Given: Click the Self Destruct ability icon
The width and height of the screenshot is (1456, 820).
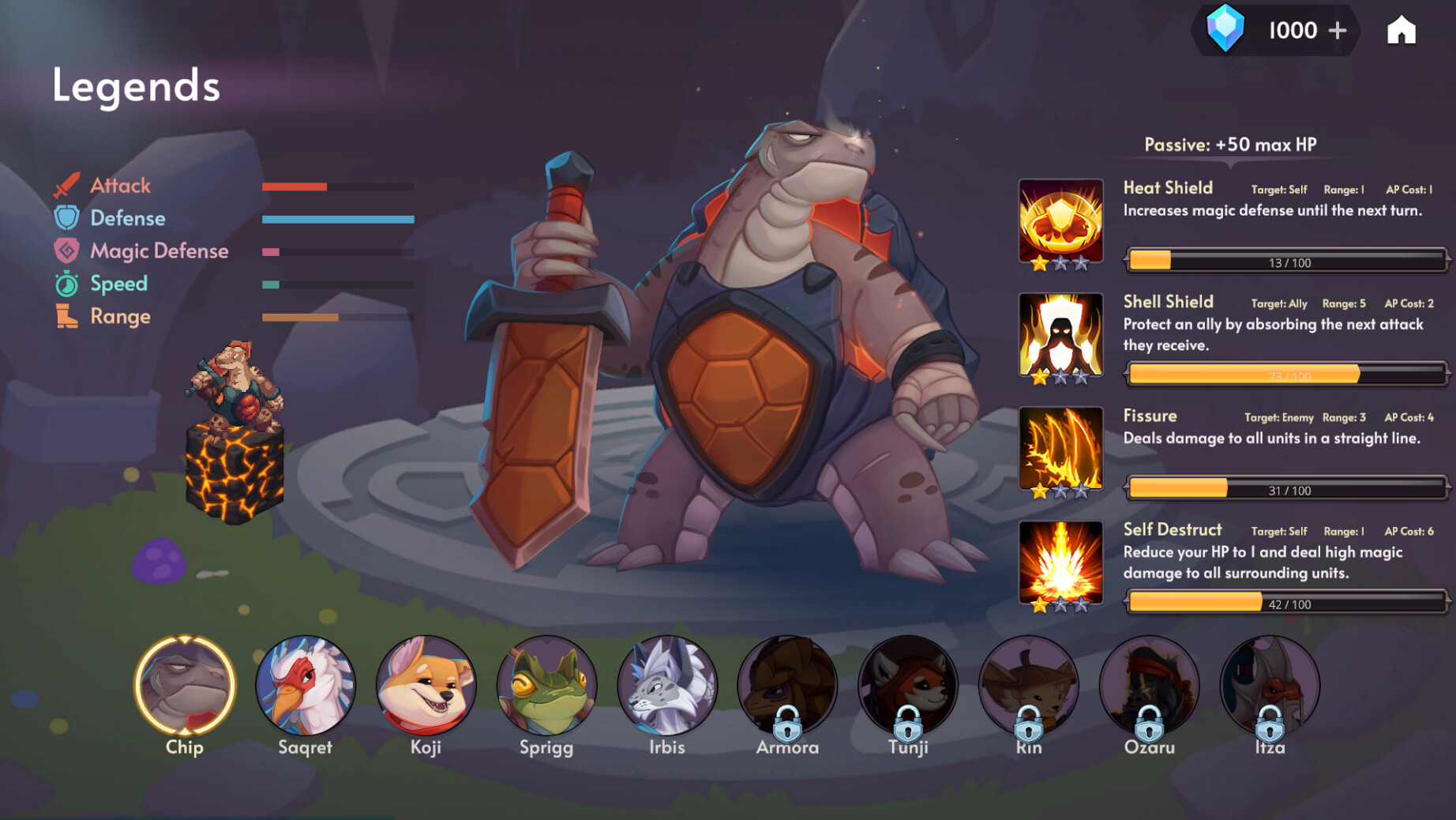Looking at the screenshot, I should point(1061,562).
